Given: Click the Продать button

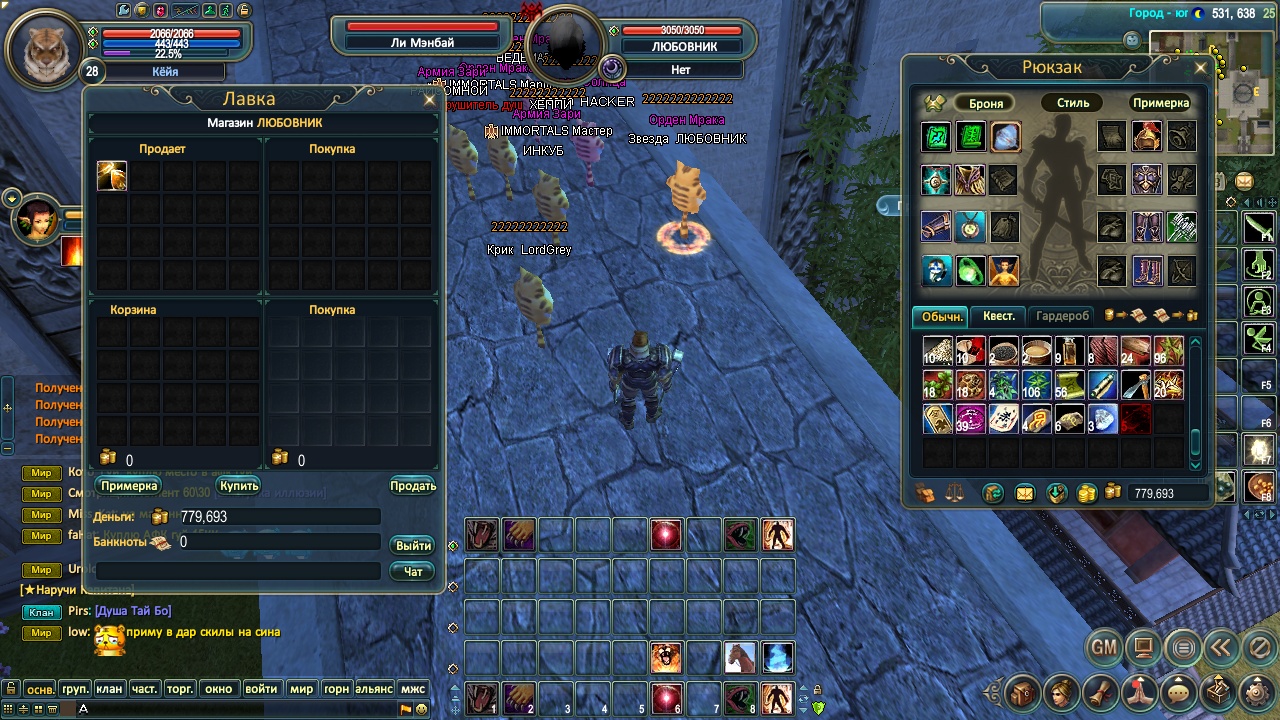Looking at the screenshot, I should click(412, 486).
